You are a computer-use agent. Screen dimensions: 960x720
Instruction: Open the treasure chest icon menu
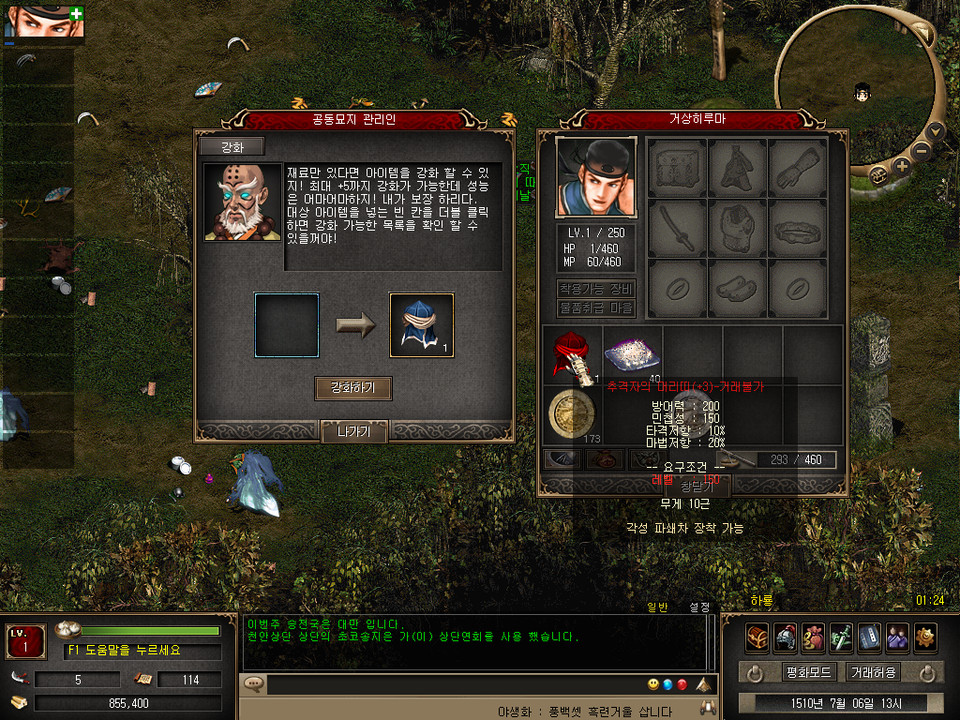click(x=757, y=636)
